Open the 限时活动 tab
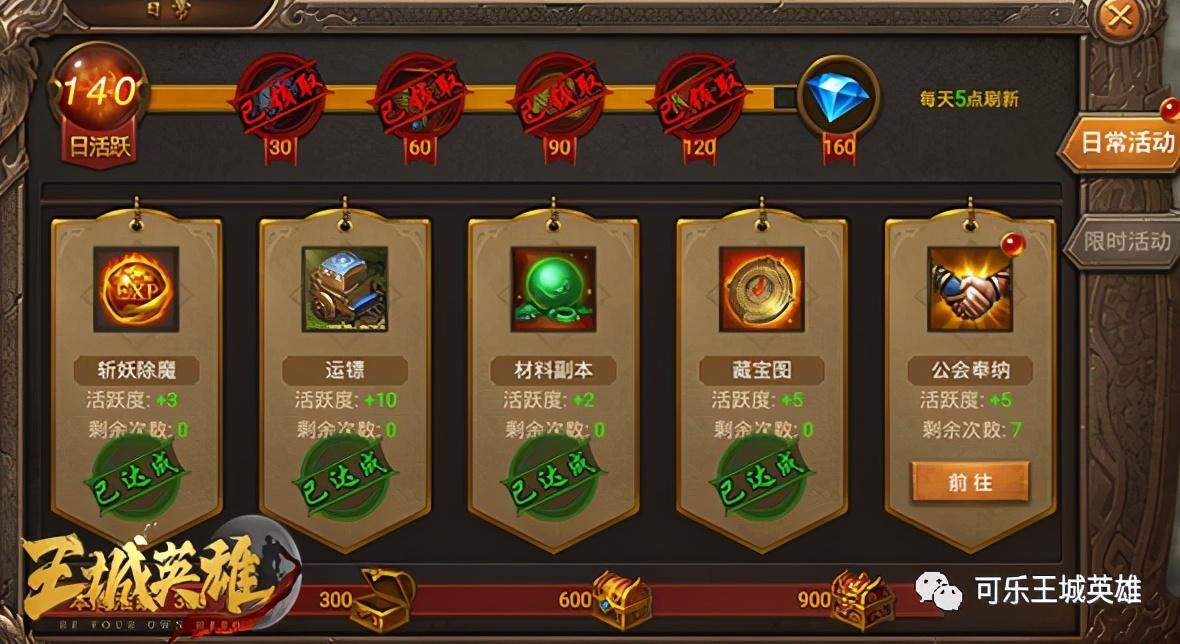The width and height of the screenshot is (1180, 644). point(1126,241)
